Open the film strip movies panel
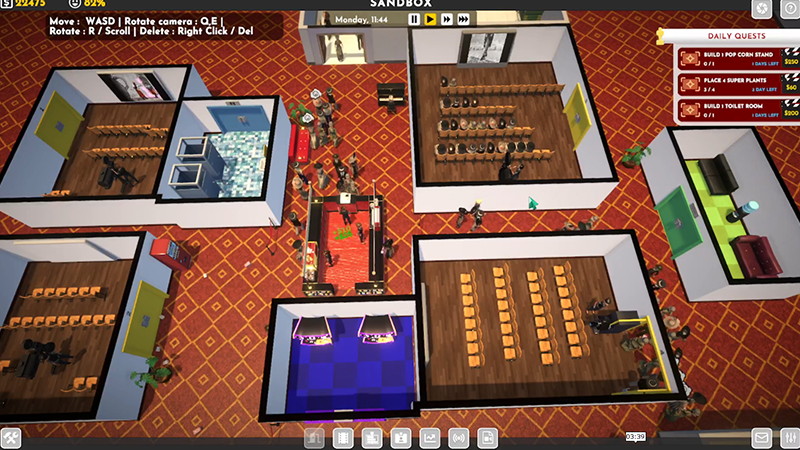This screenshot has width=800, height=450. [x=342, y=438]
